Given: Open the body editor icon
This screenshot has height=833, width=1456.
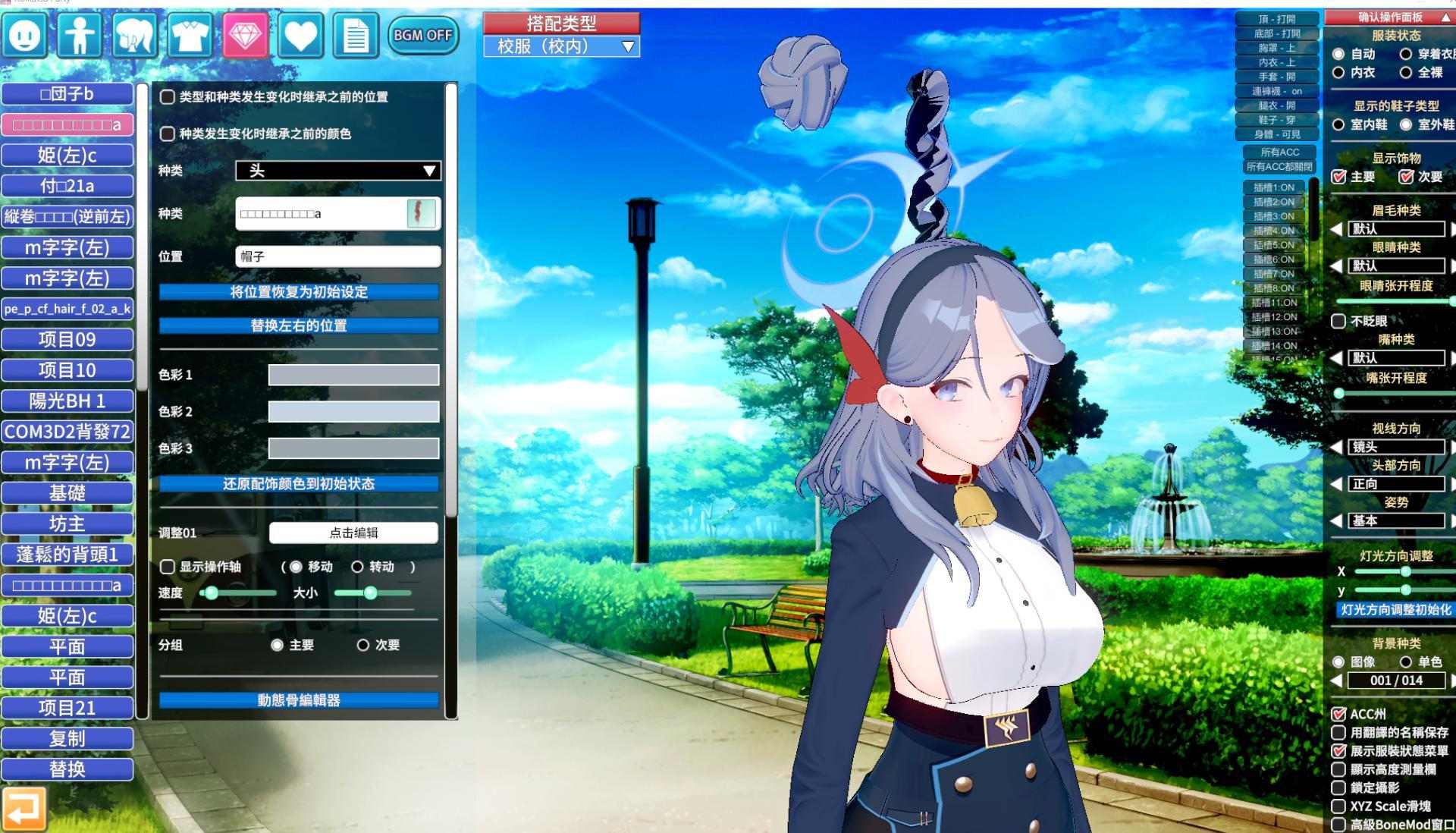Looking at the screenshot, I should point(79,36).
